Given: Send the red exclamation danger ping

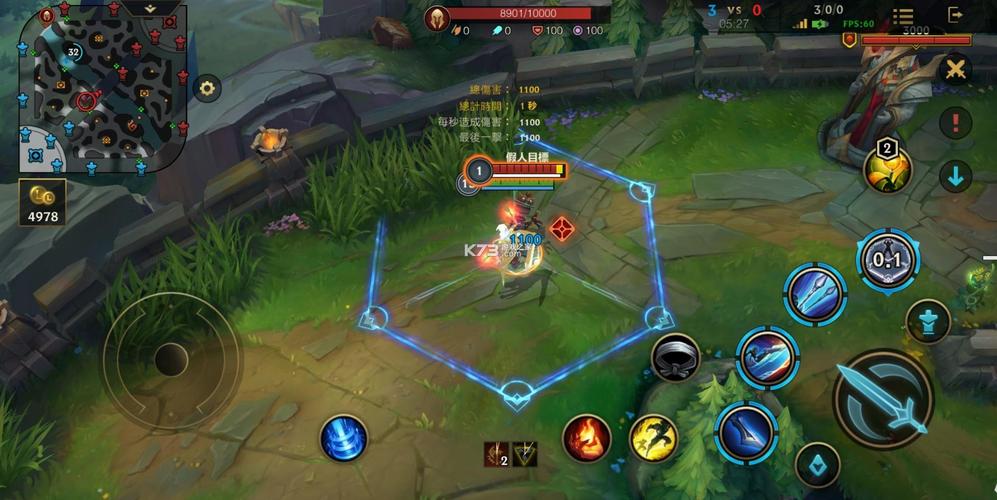Looking at the screenshot, I should tap(956, 123).
